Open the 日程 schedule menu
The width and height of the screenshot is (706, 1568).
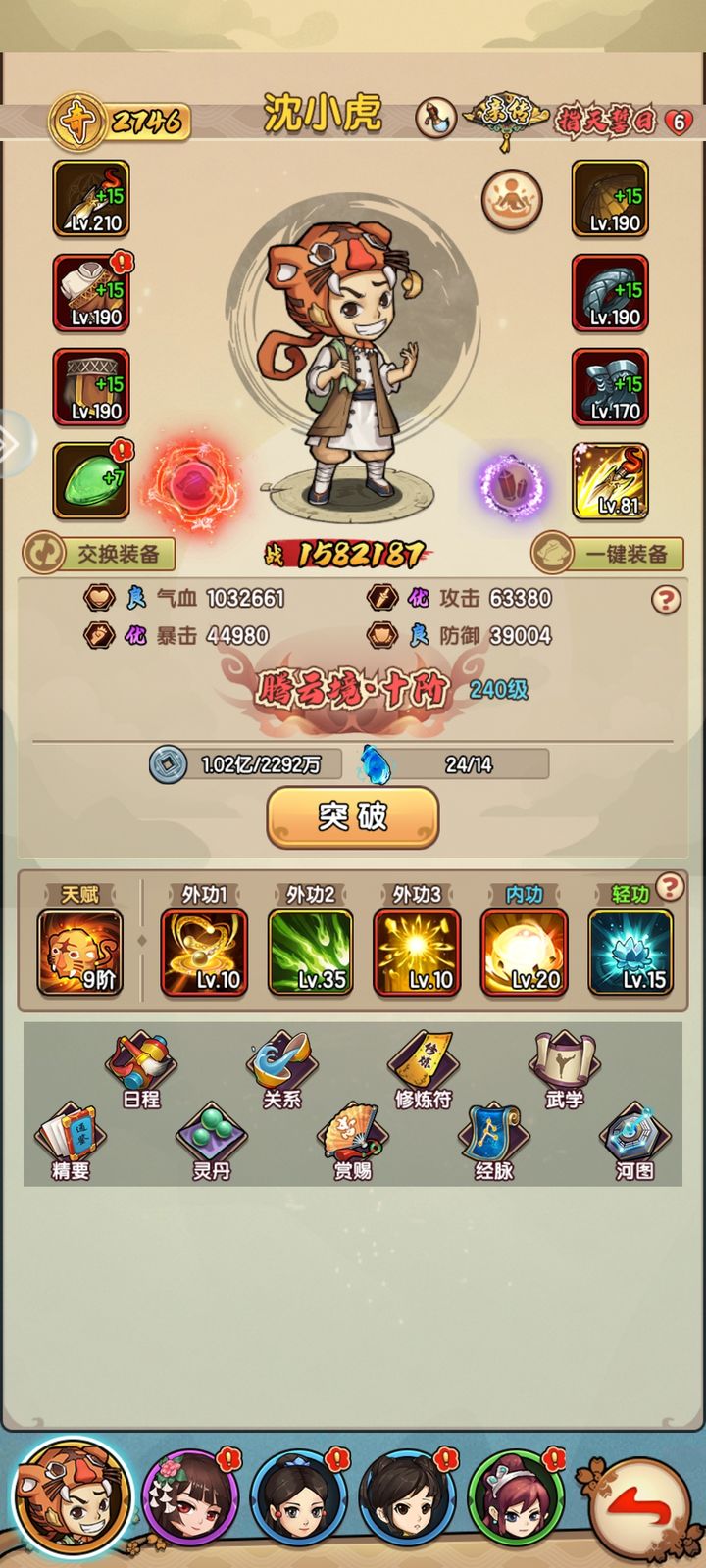141,1070
